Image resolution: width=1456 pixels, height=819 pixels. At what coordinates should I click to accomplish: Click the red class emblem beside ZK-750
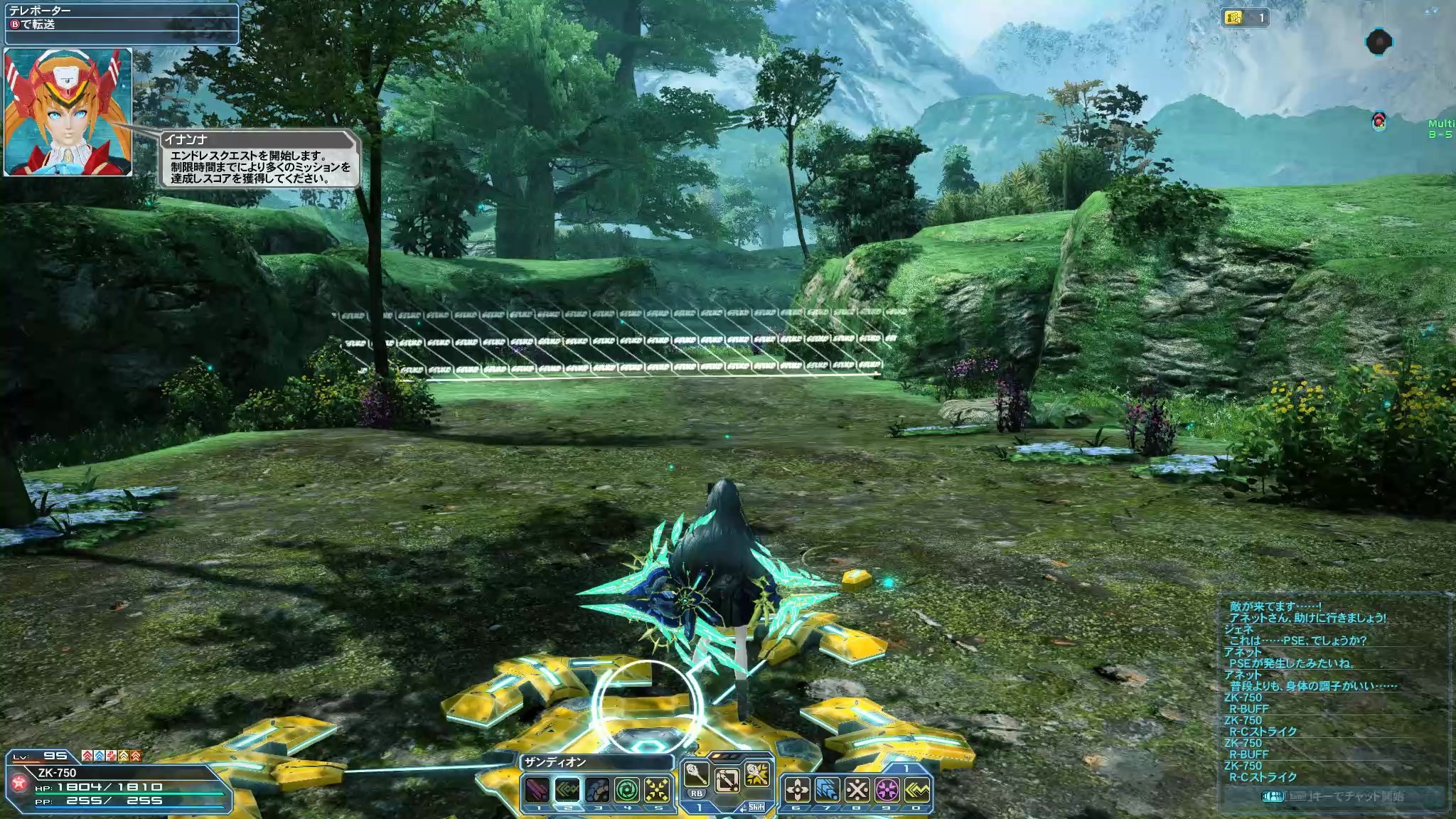click(19, 783)
